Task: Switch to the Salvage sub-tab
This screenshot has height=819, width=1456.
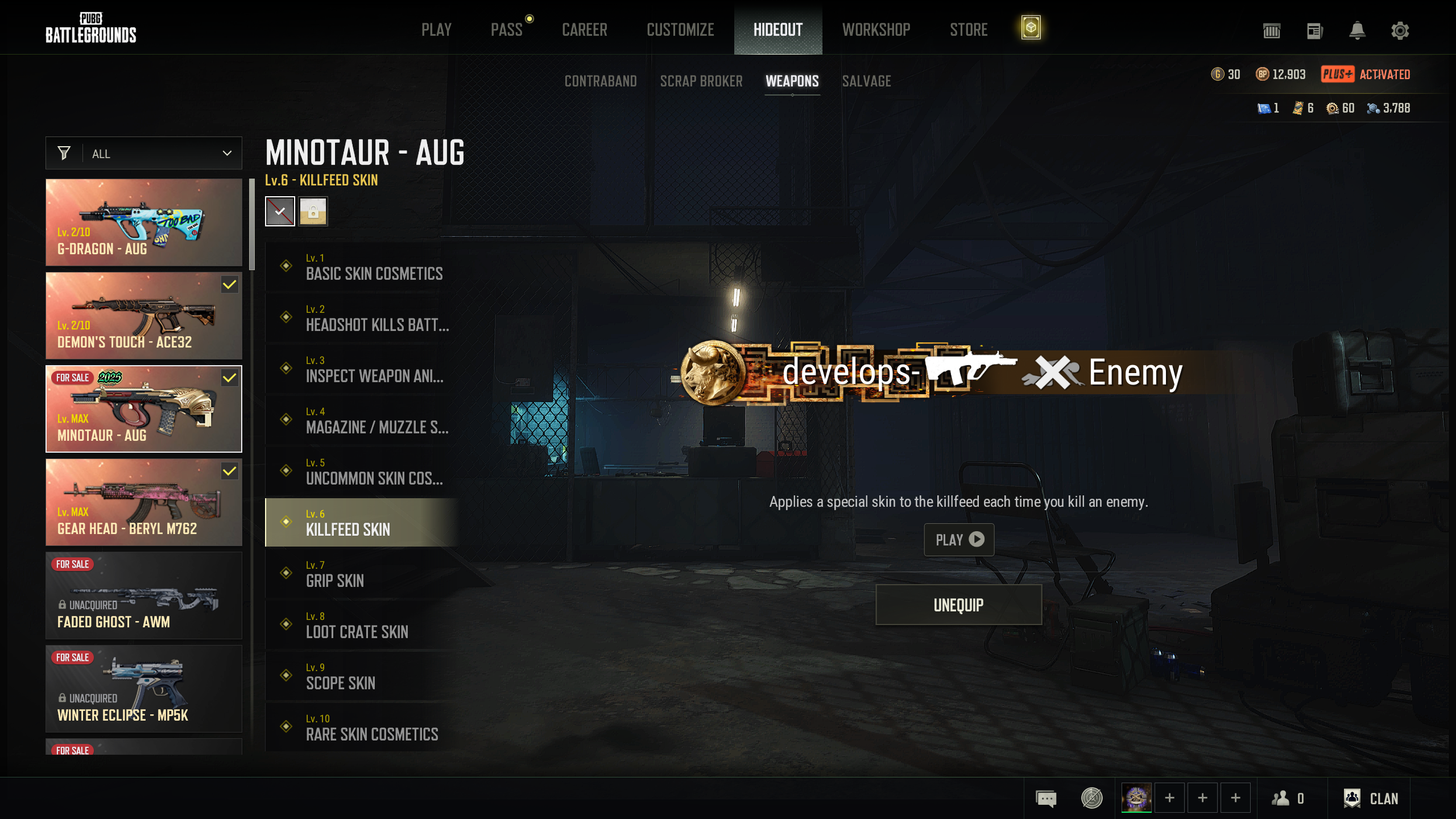Action: [x=866, y=81]
